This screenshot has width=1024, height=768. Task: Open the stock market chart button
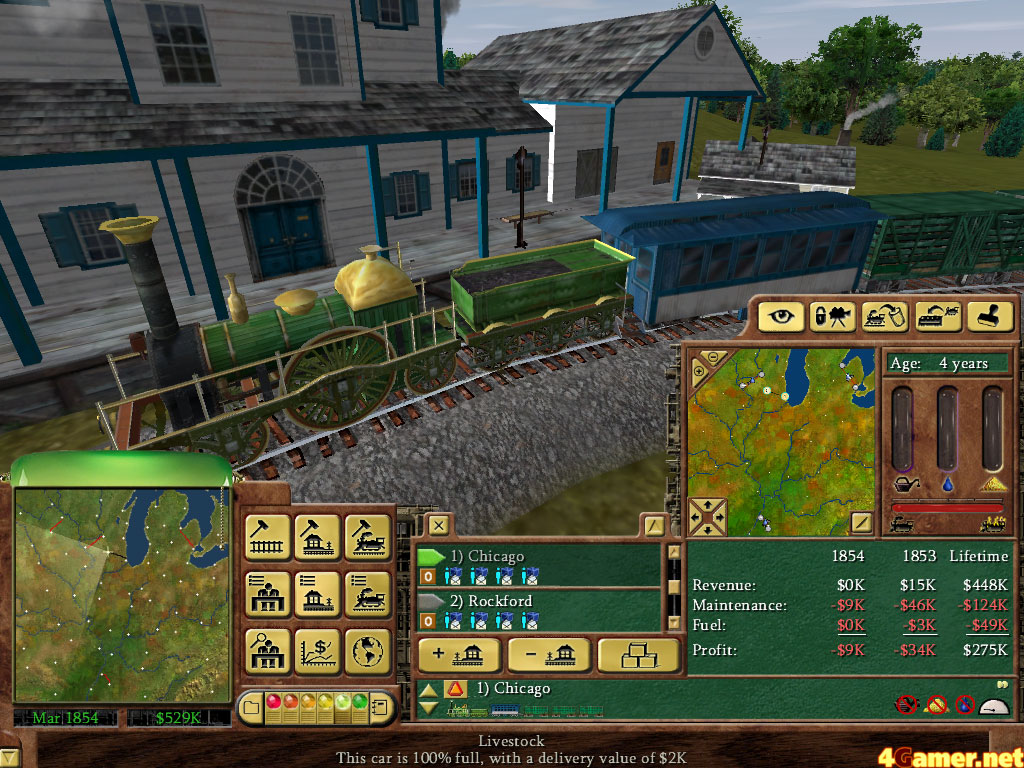coord(317,651)
